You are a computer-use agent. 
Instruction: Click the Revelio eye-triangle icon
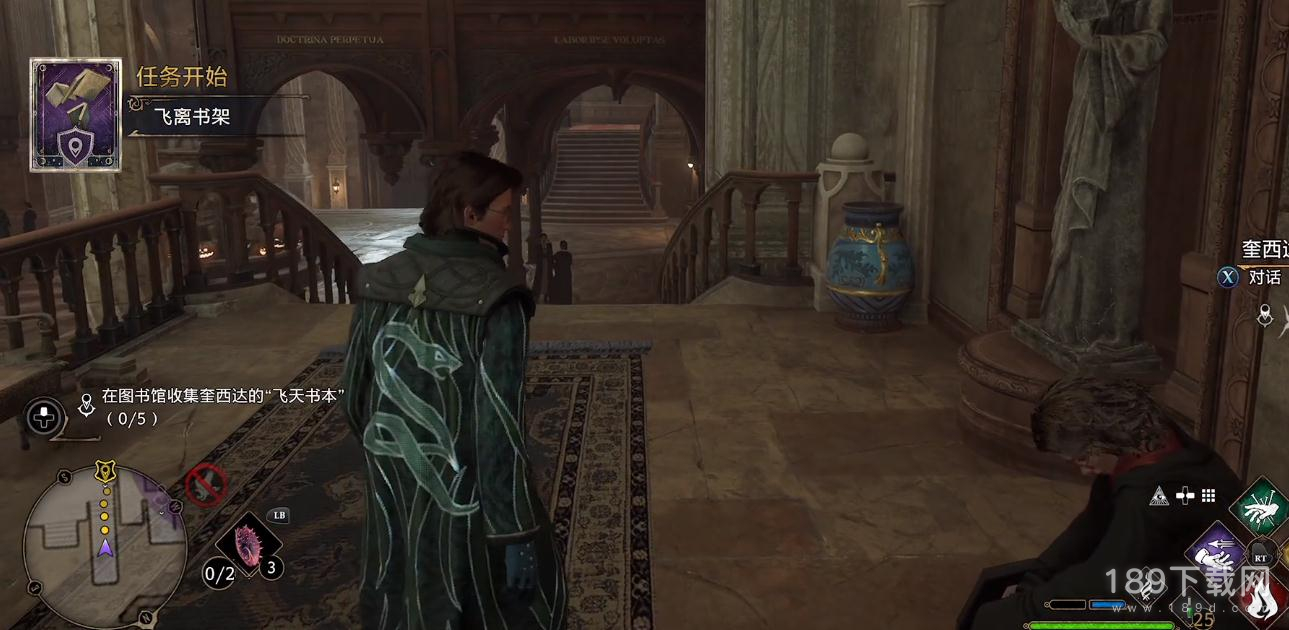[x=1158, y=495]
